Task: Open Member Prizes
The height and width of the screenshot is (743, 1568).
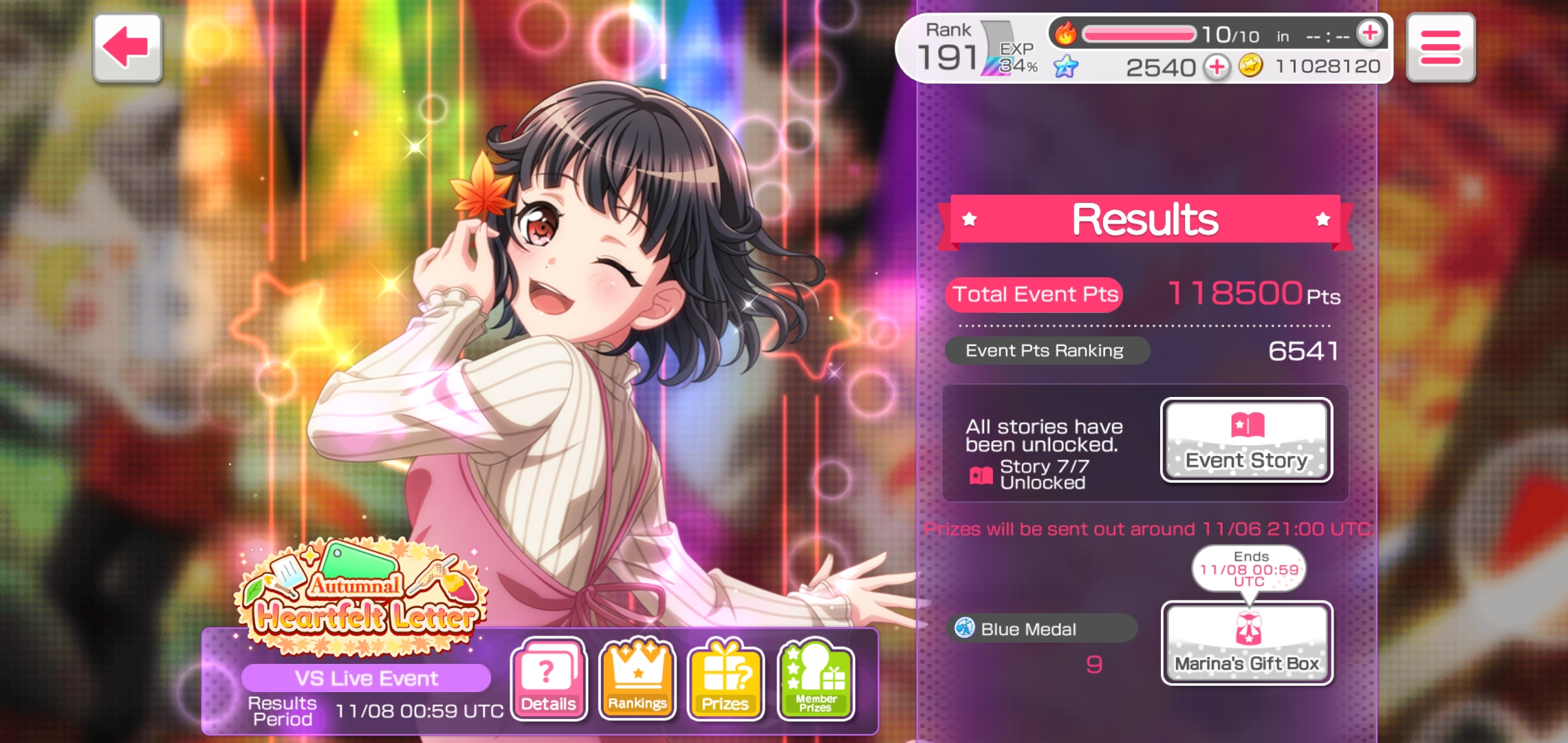Action: coord(816,679)
